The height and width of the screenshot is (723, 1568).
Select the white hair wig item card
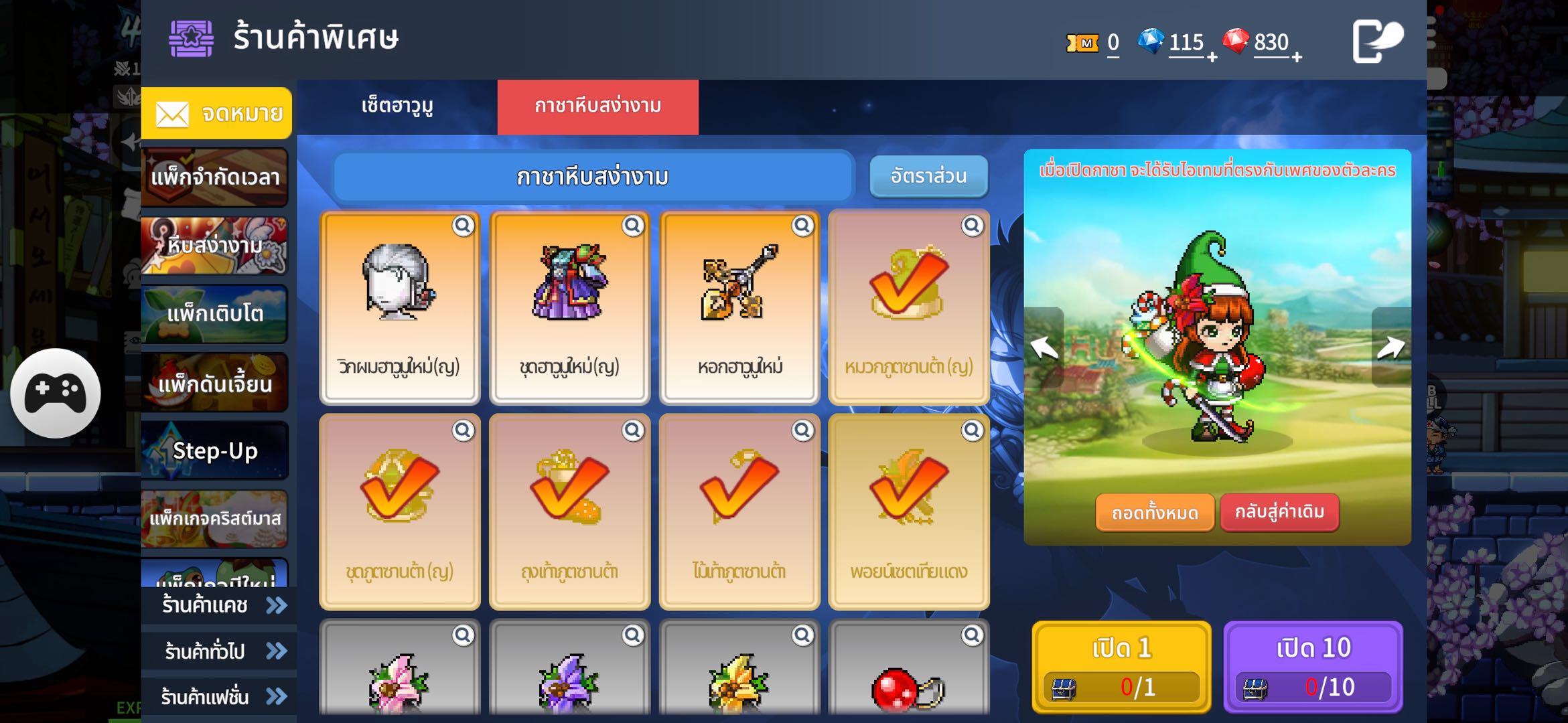point(400,308)
